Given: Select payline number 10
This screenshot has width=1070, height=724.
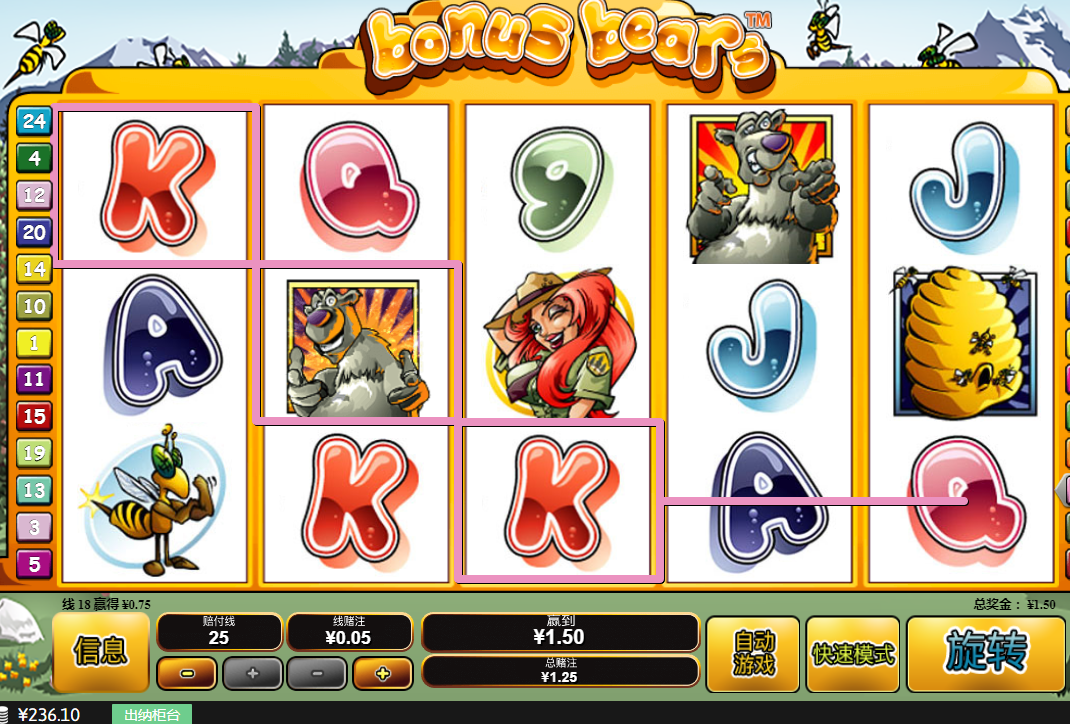Looking at the screenshot, I should [34, 306].
